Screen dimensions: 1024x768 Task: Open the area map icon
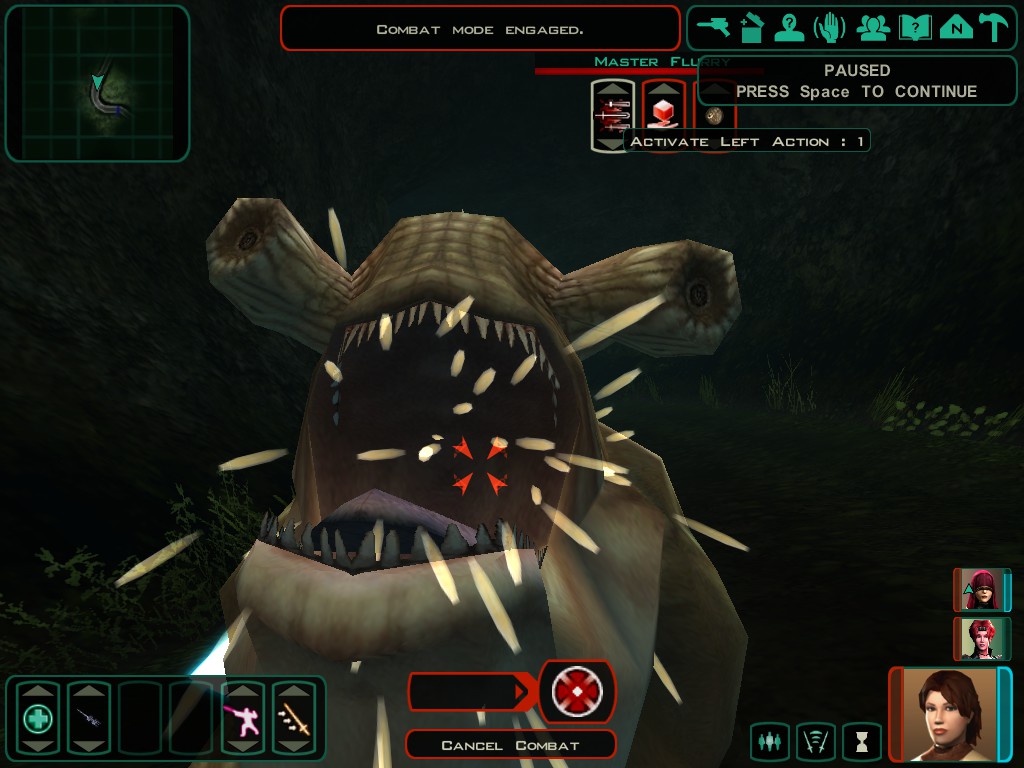[x=956, y=28]
